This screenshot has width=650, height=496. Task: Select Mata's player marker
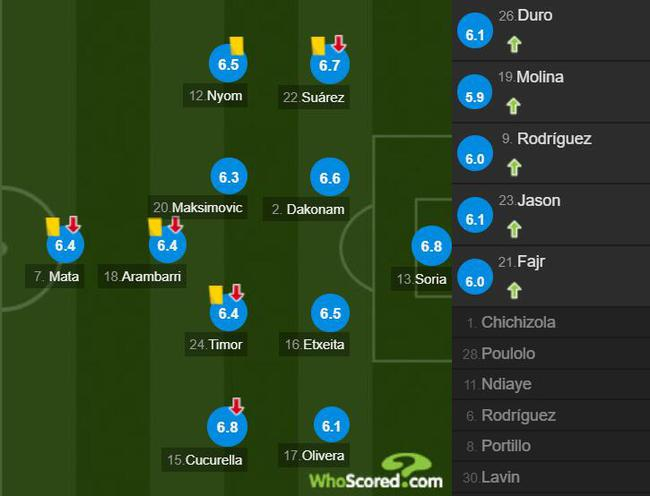pyautogui.click(x=66, y=245)
